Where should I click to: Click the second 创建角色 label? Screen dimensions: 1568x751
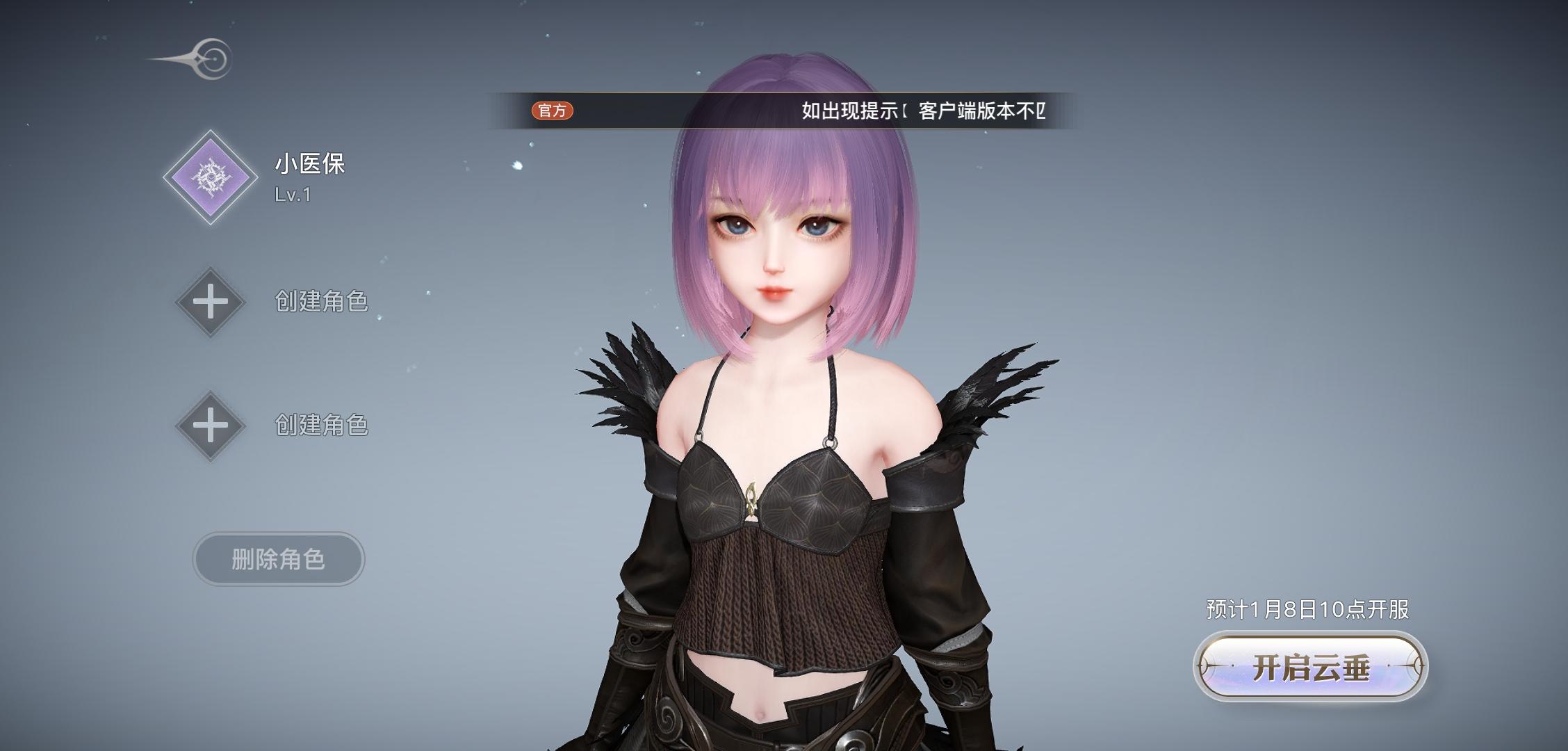point(321,425)
